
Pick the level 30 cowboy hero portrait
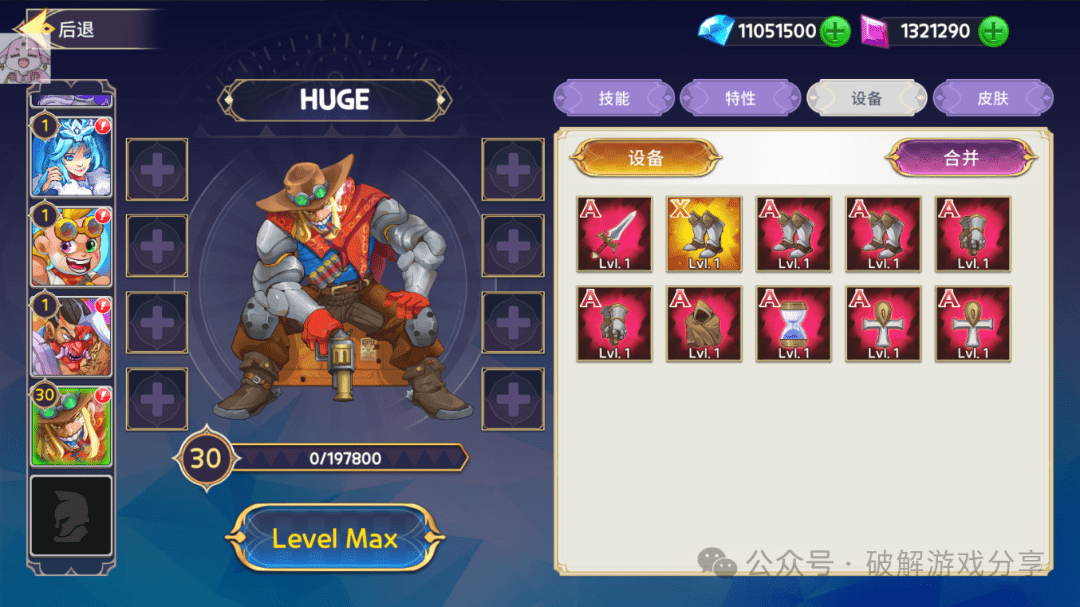pyautogui.click(x=71, y=425)
